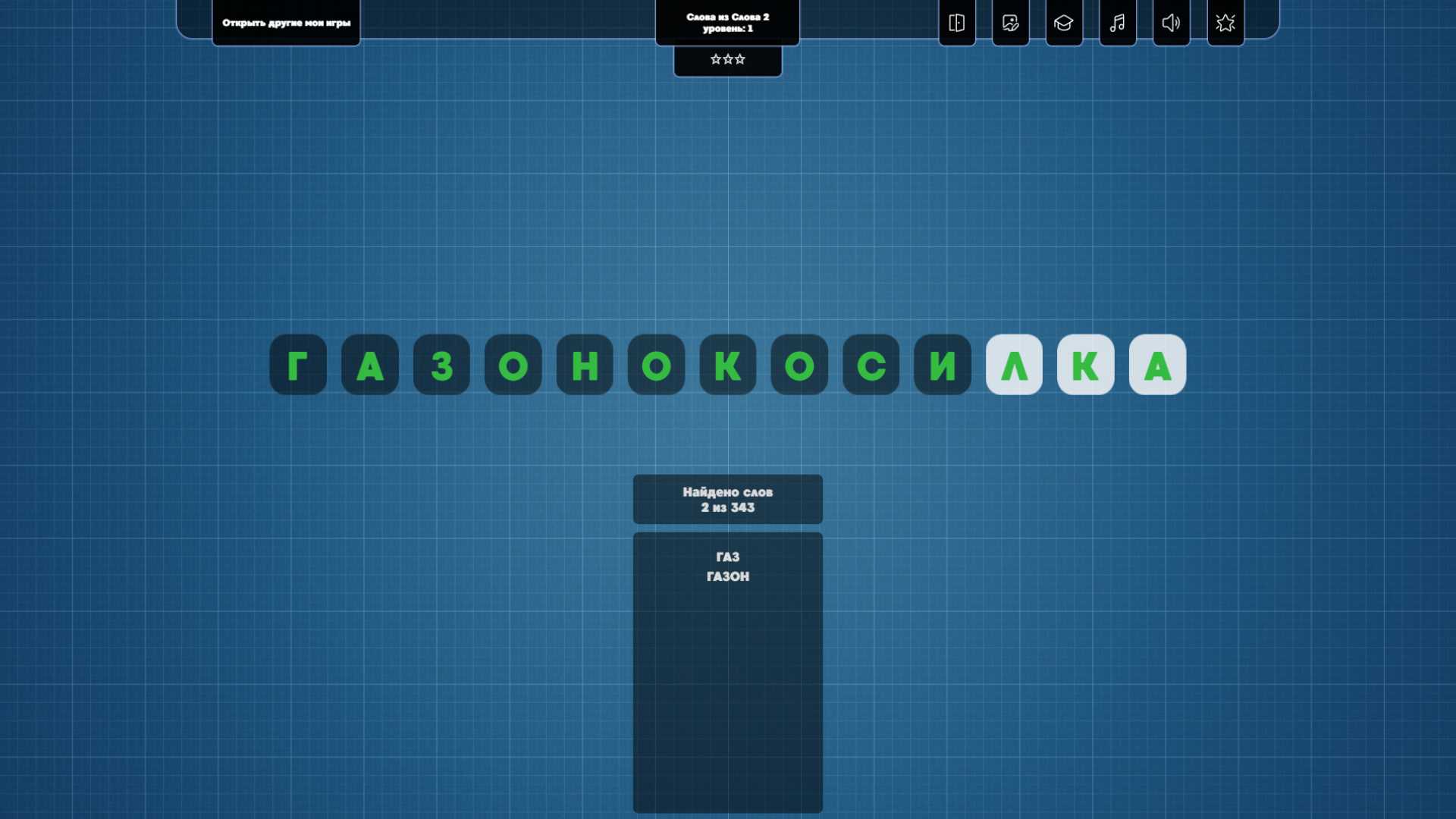The width and height of the screenshot is (1456, 819).
Task: Select the letter tile С
Action: (x=870, y=366)
